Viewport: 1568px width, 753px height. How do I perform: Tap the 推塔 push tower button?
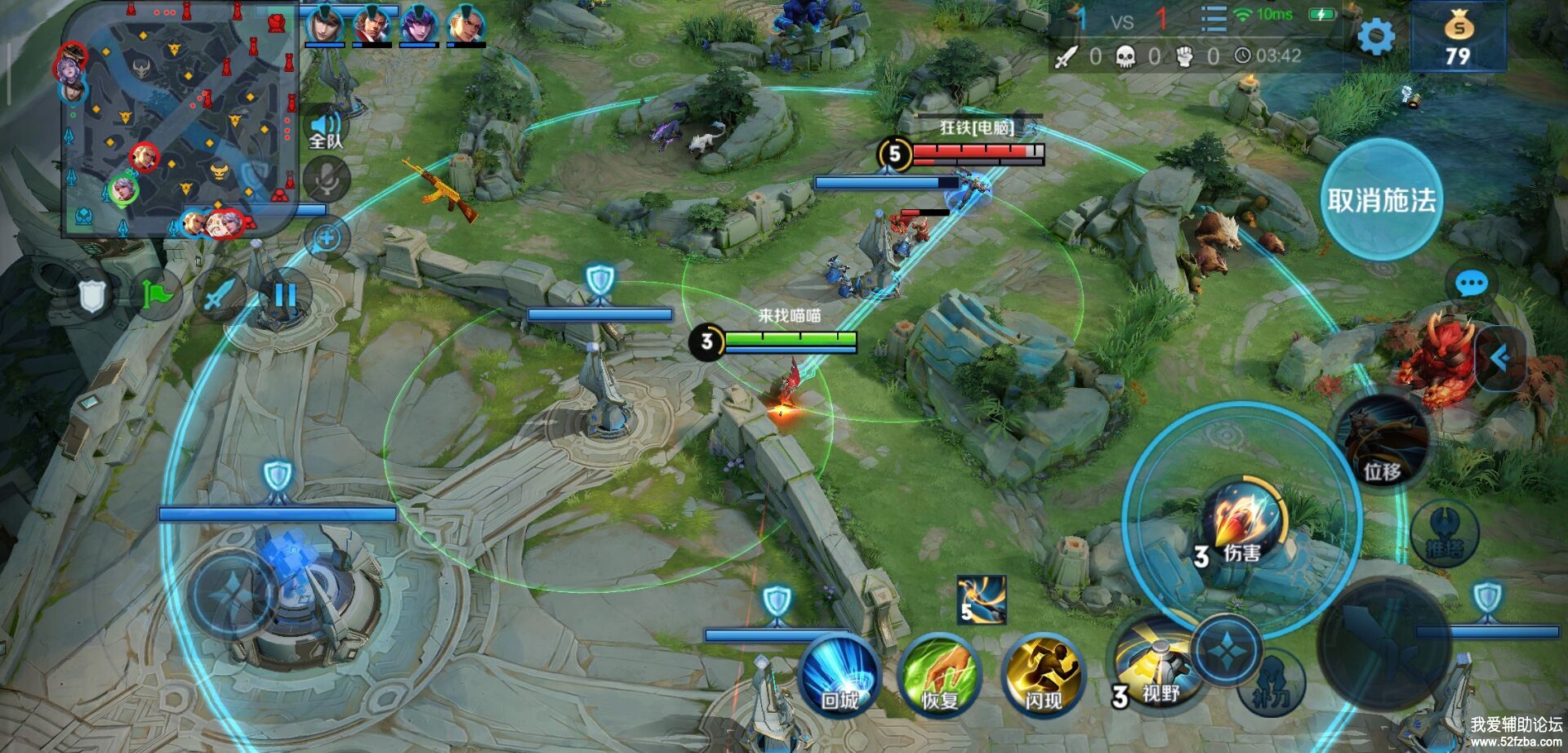1445,535
